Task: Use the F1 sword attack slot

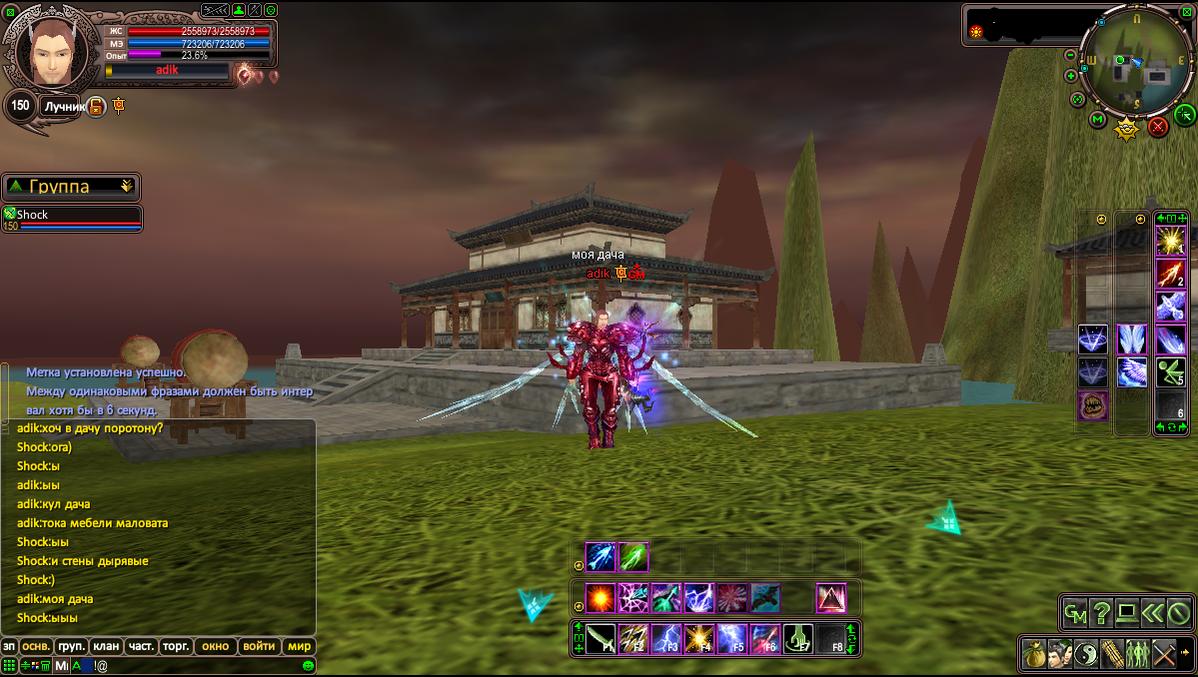Action: (600, 638)
